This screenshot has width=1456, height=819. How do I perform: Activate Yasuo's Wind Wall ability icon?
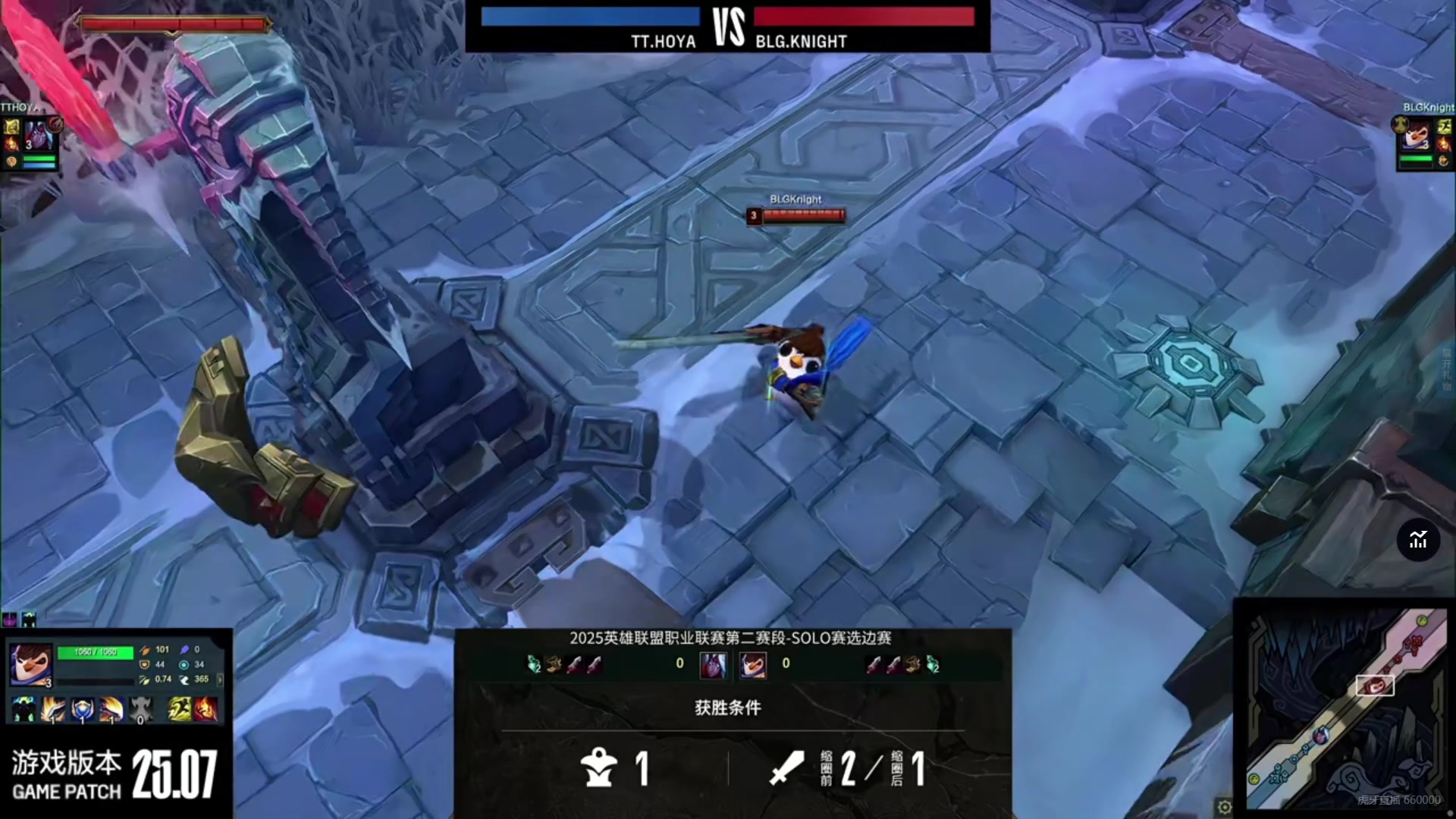click(82, 709)
